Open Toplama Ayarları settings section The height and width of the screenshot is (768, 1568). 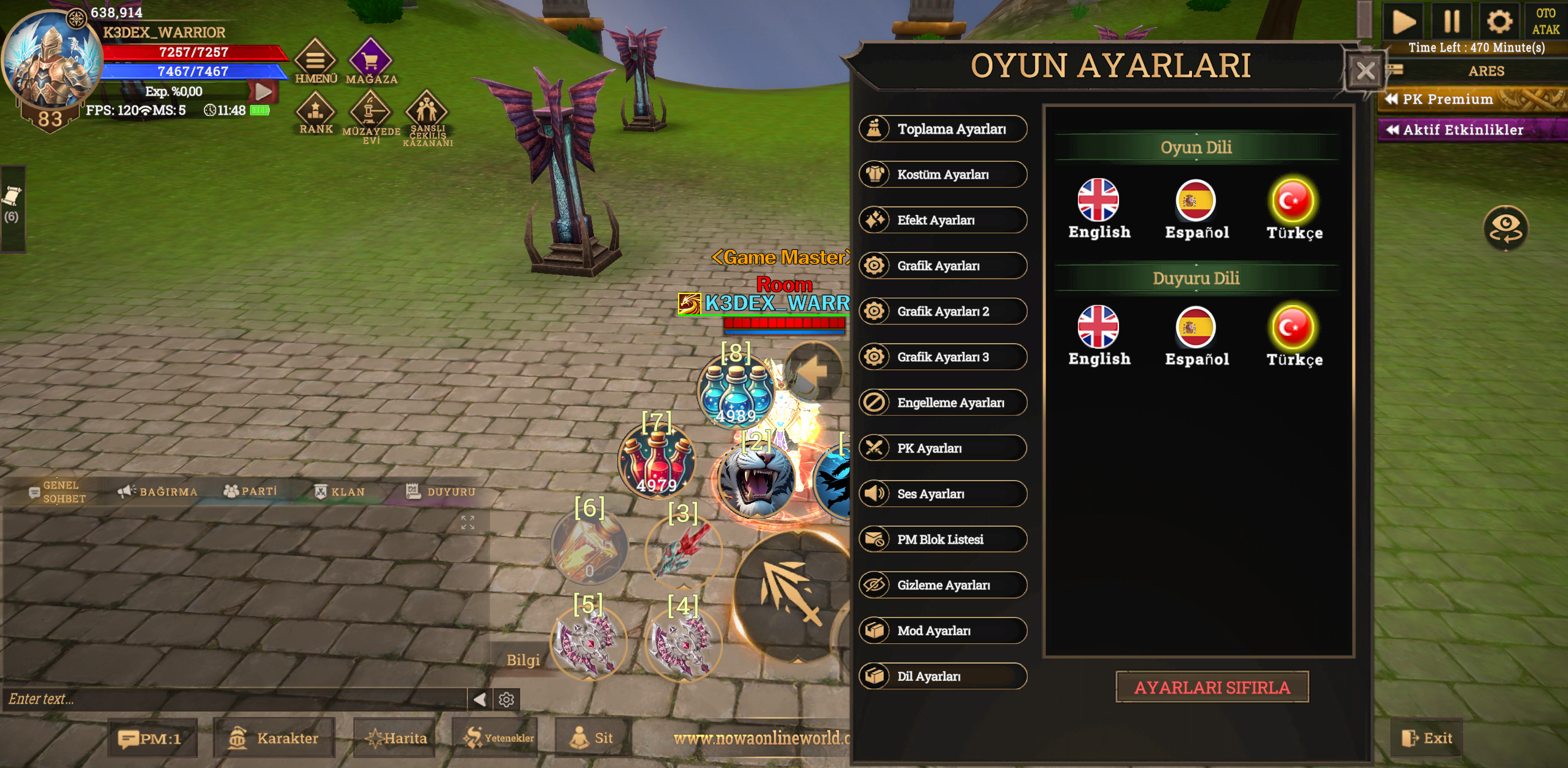(x=943, y=129)
